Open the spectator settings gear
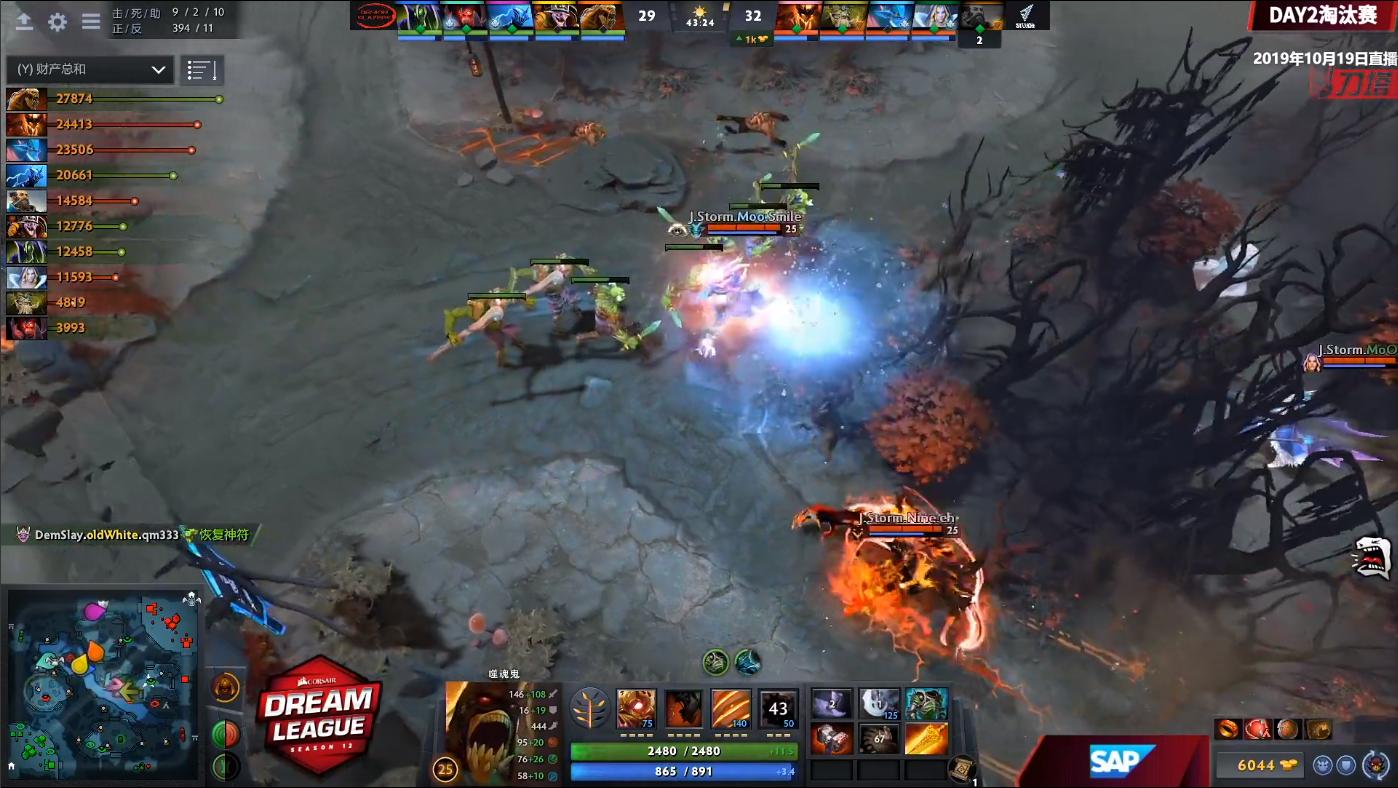The height and width of the screenshot is (788, 1398). (x=57, y=23)
